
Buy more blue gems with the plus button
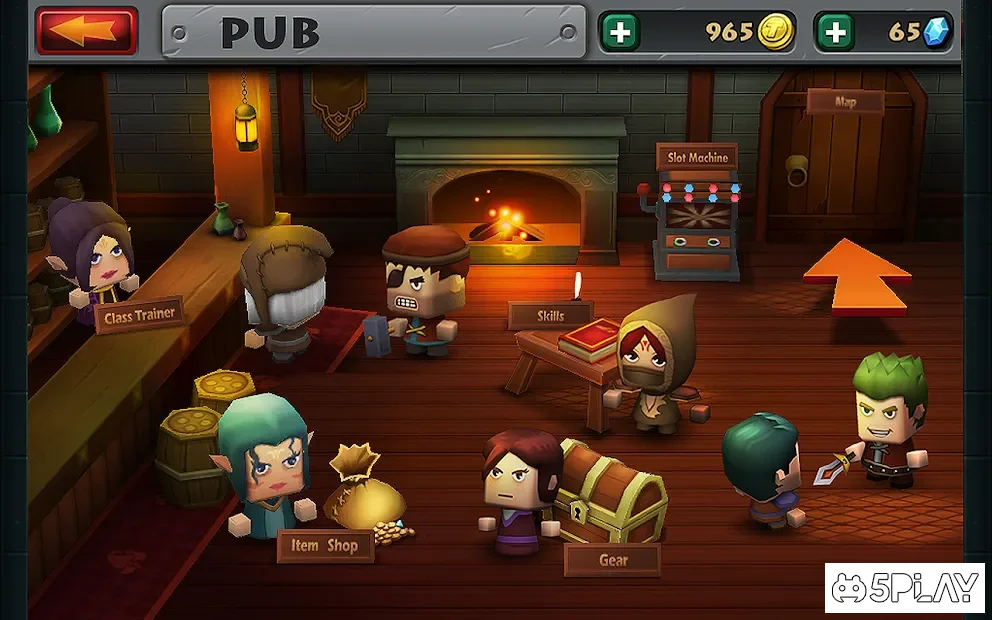click(835, 32)
